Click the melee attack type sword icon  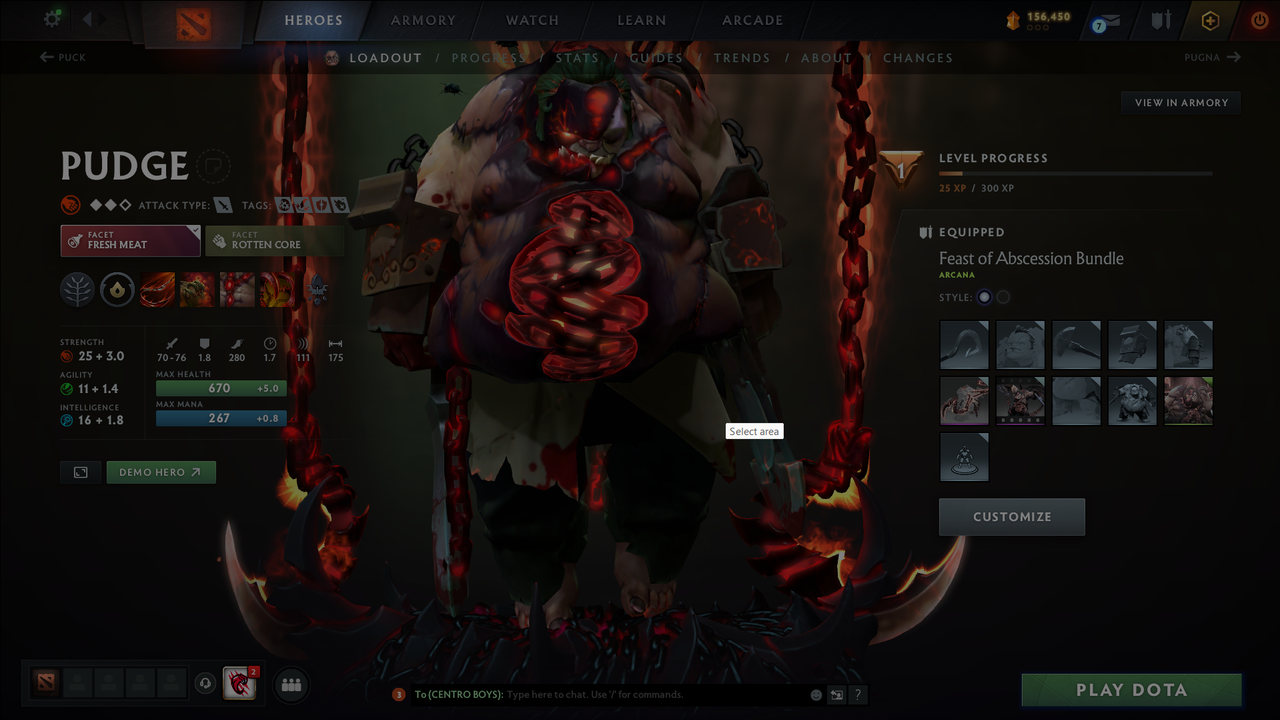coord(222,205)
